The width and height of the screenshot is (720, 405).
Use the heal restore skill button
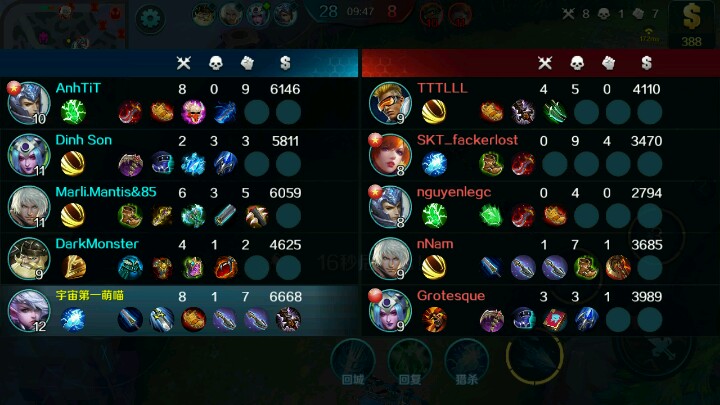(408, 359)
